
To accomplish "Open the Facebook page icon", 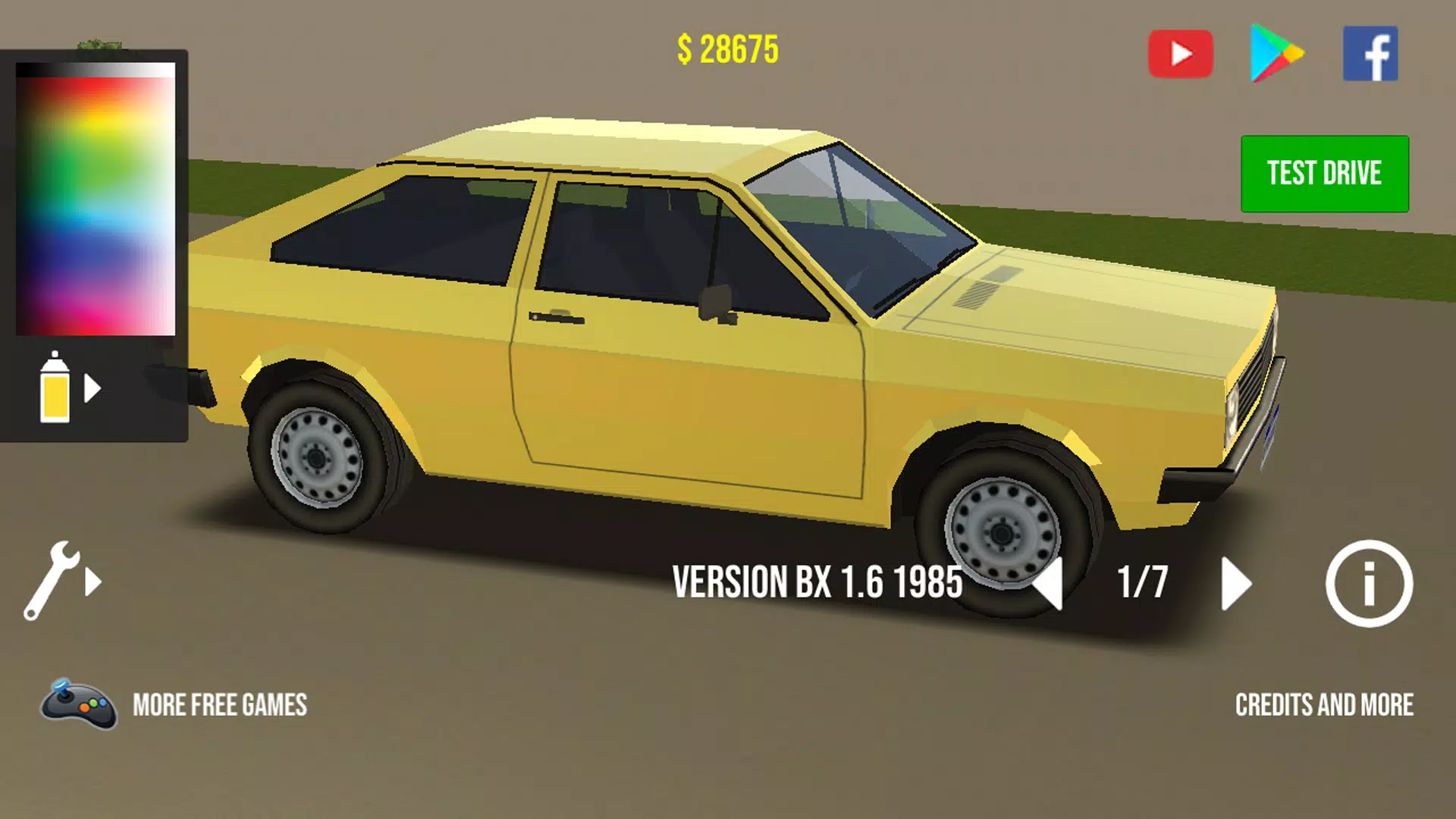I will 1370,53.
